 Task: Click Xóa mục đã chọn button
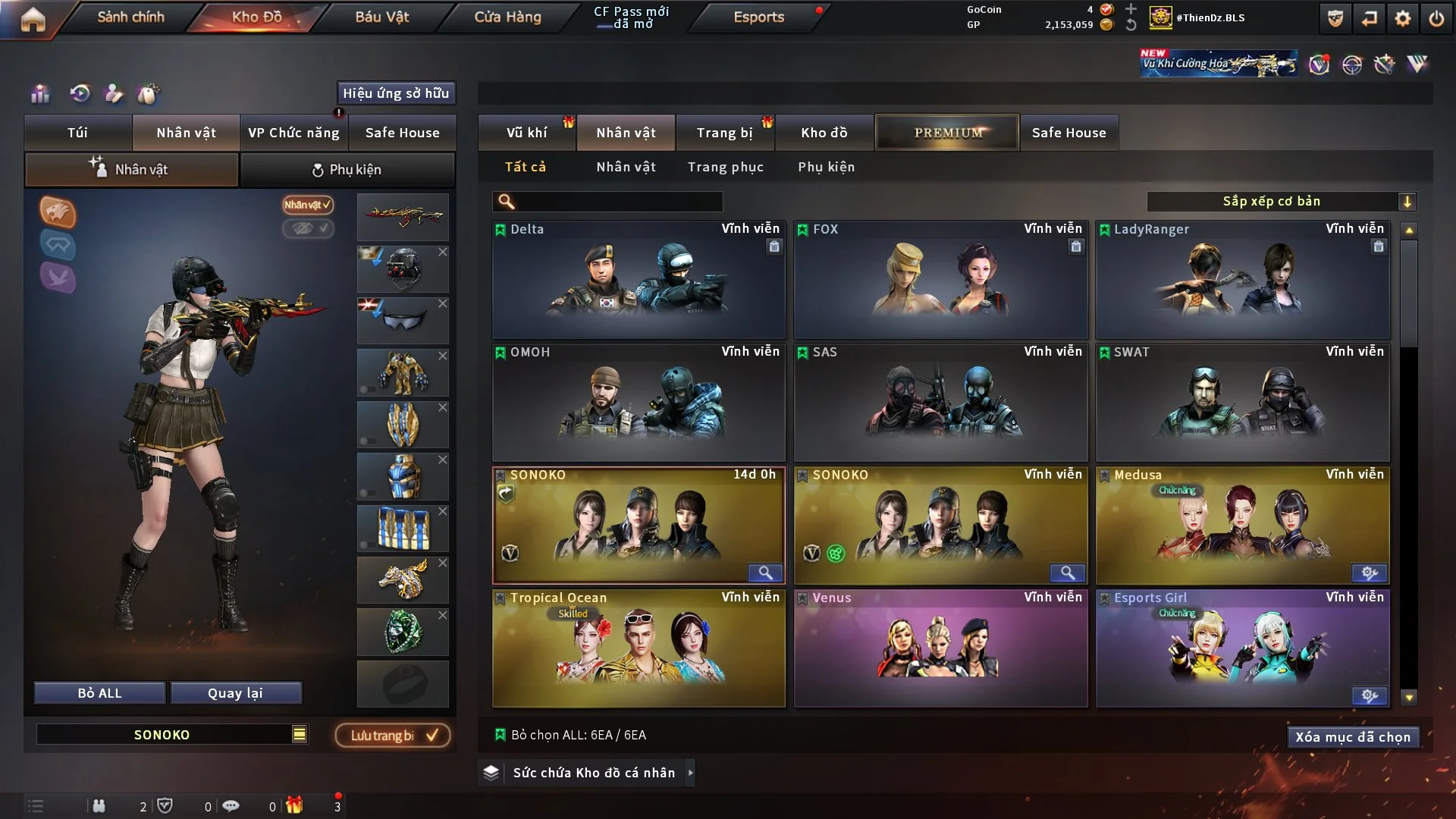1352,737
